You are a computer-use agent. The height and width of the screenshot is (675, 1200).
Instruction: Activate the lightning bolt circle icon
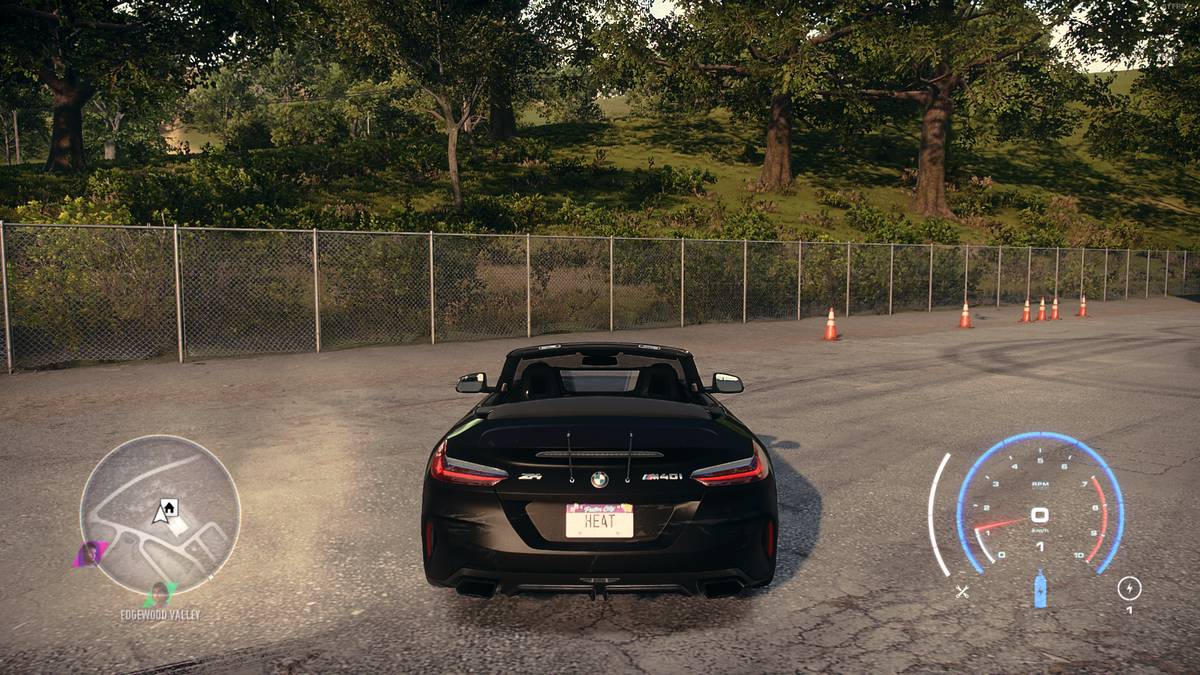coord(1129,588)
